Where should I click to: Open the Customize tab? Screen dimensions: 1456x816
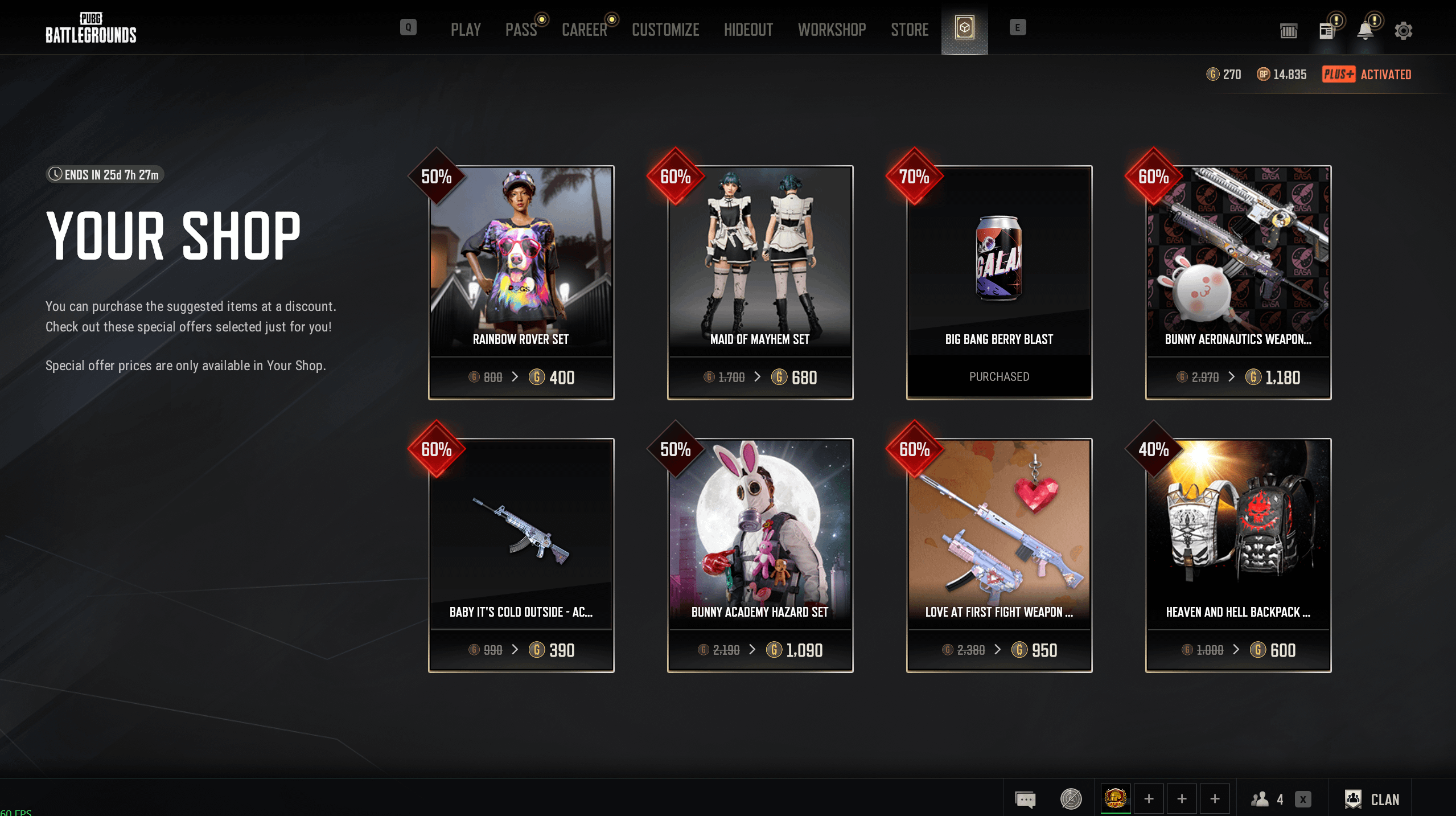(x=665, y=30)
